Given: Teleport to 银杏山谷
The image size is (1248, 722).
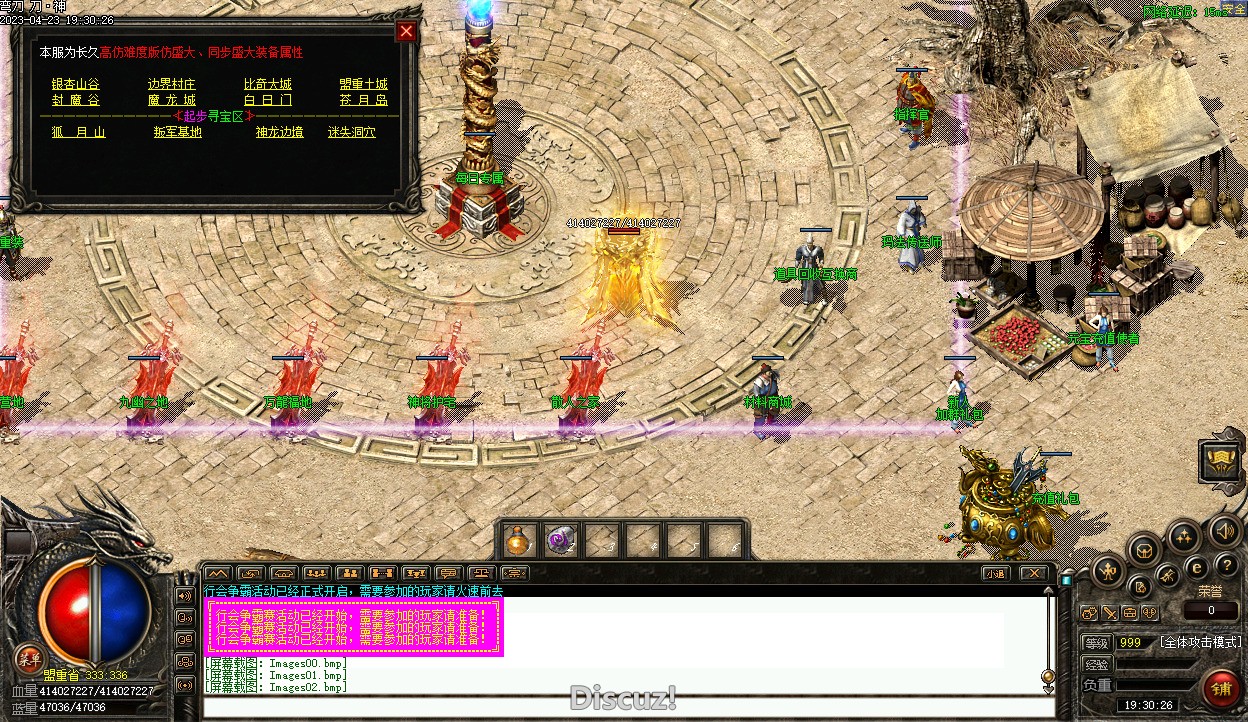Looking at the screenshot, I should 76,84.
